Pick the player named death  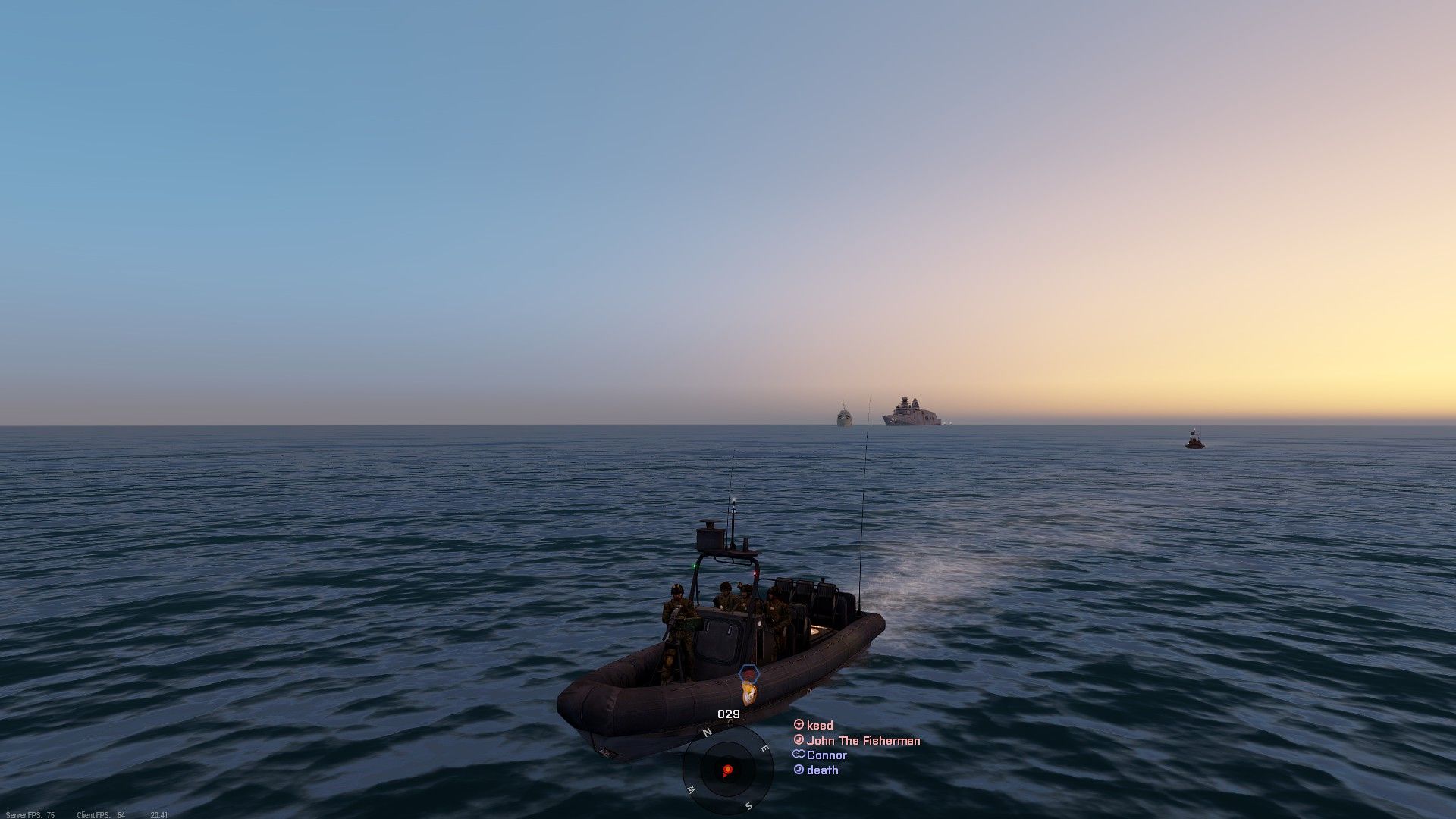point(822,770)
